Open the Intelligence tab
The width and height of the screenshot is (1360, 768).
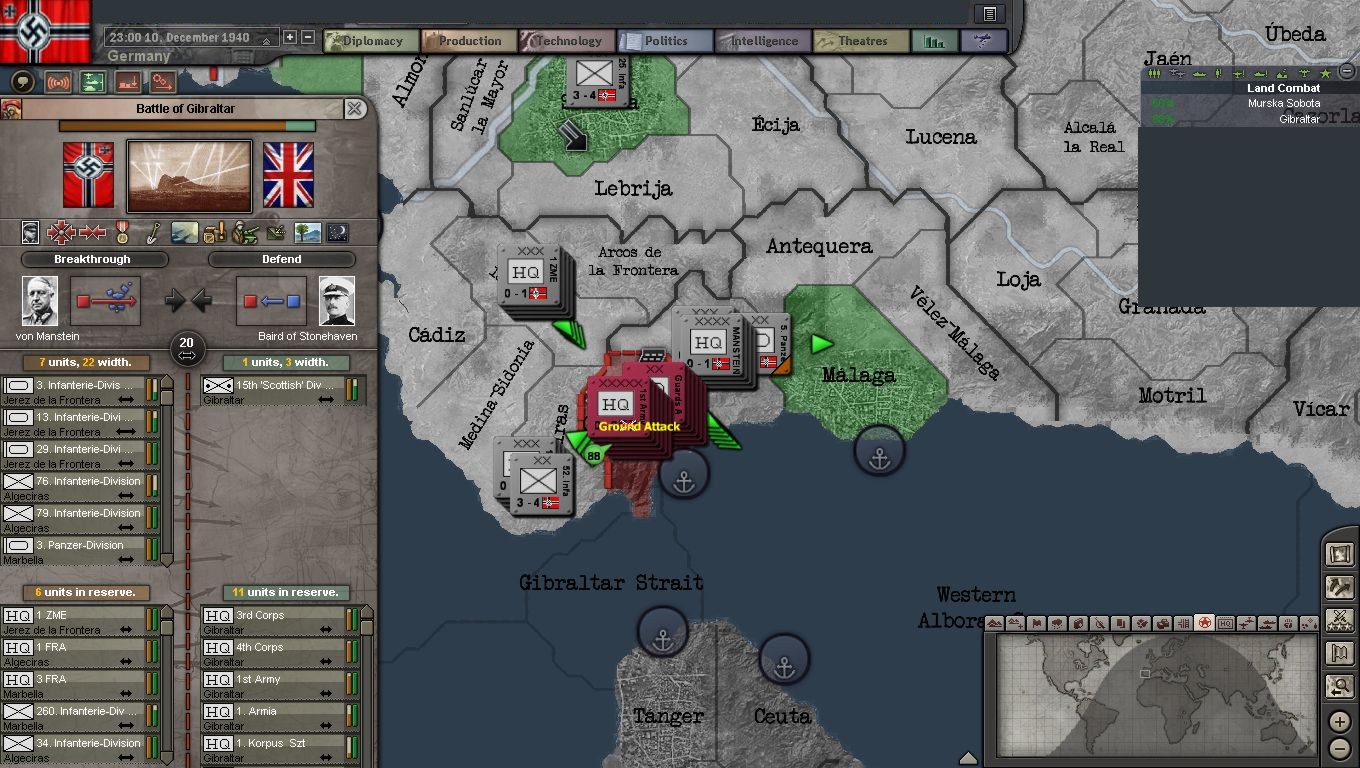[763, 41]
